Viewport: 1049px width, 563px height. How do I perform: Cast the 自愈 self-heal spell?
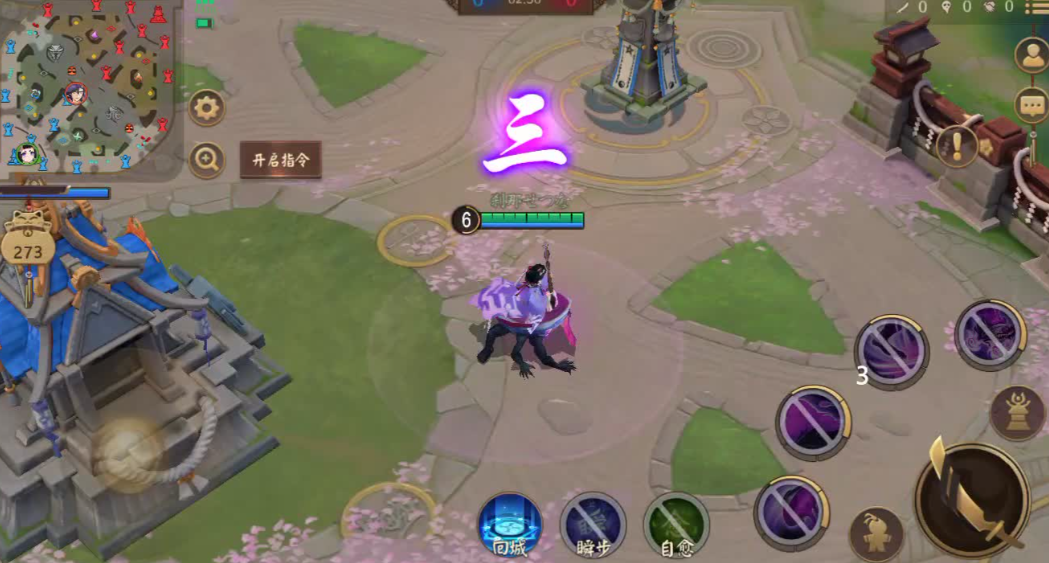pos(676,526)
